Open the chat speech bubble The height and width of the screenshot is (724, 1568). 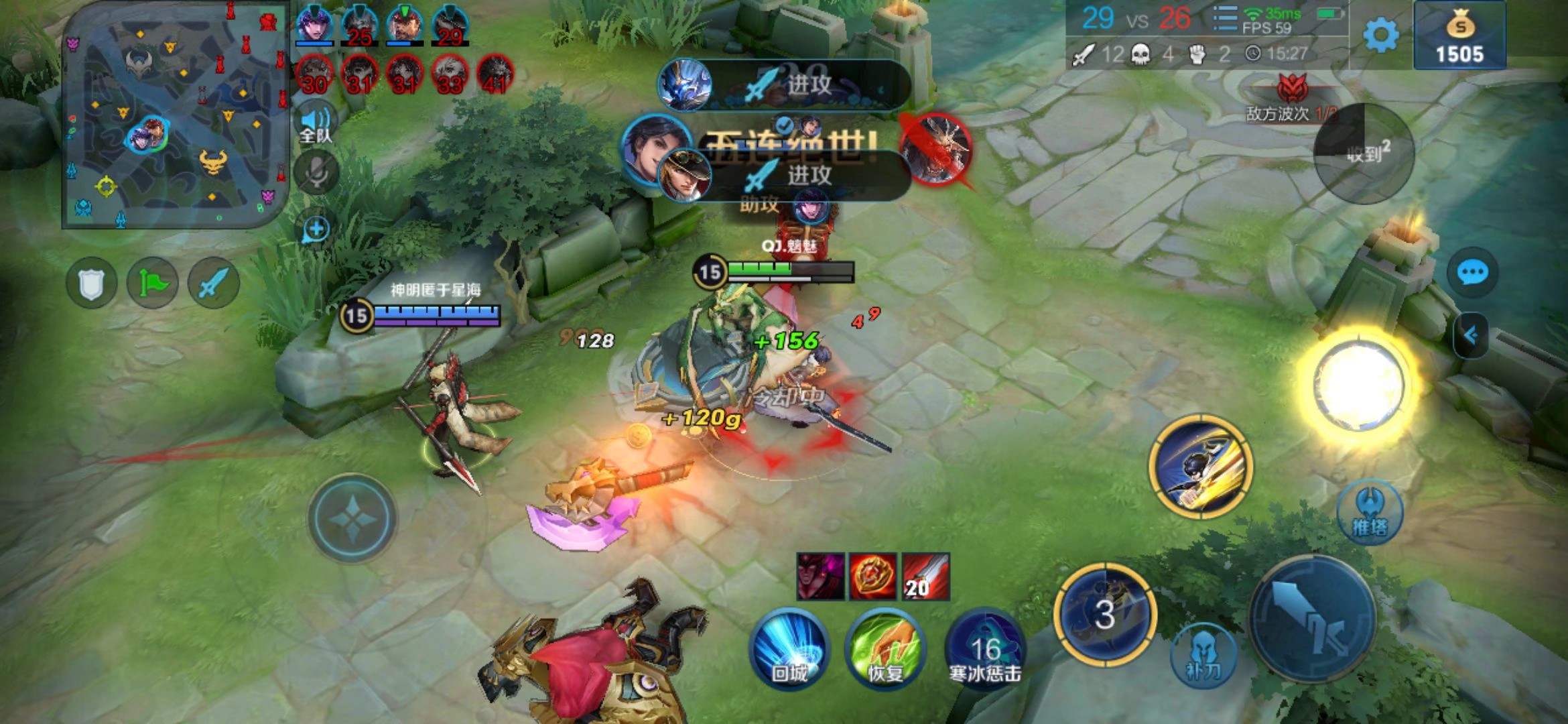click(x=1472, y=273)
